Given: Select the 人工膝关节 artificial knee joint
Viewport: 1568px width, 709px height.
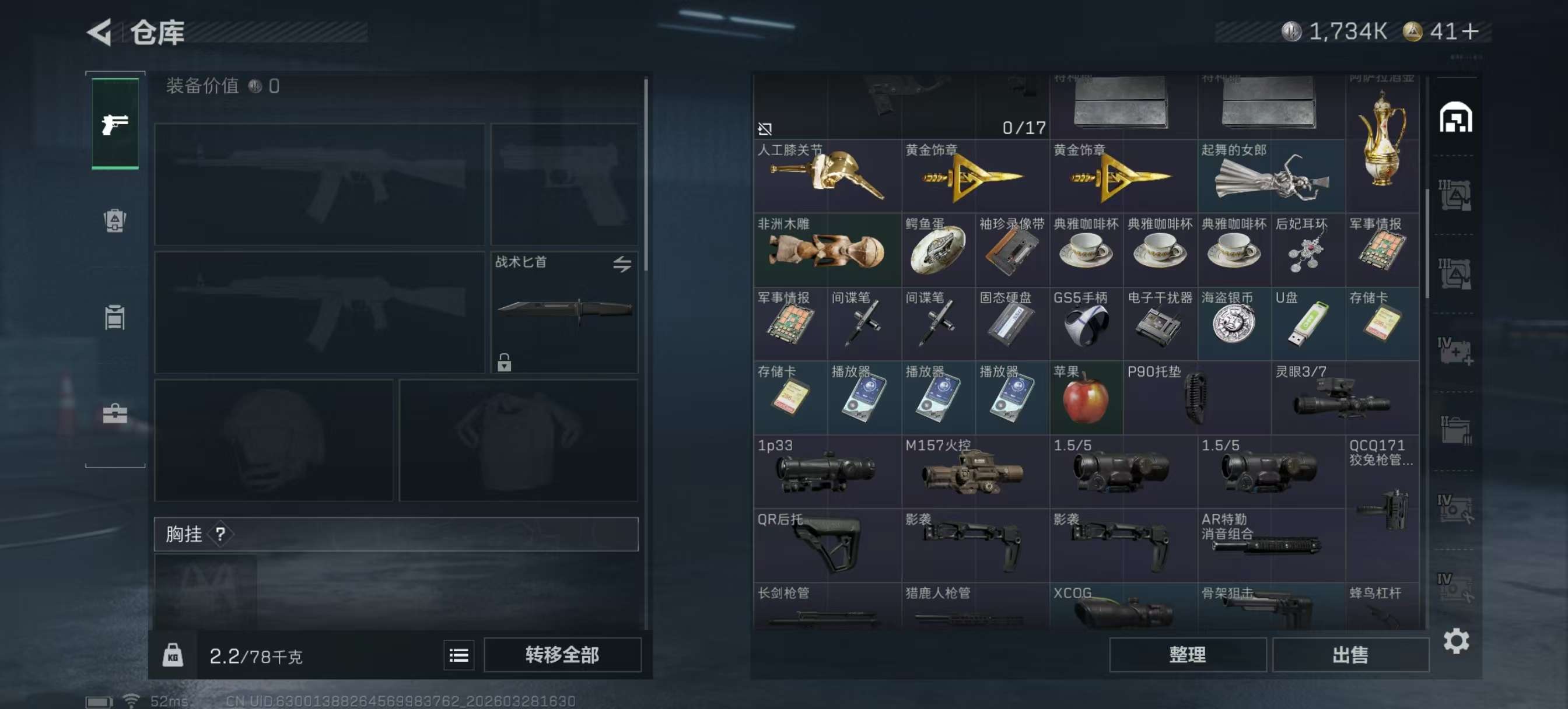Looking at the screenshot, I should 827,177.
